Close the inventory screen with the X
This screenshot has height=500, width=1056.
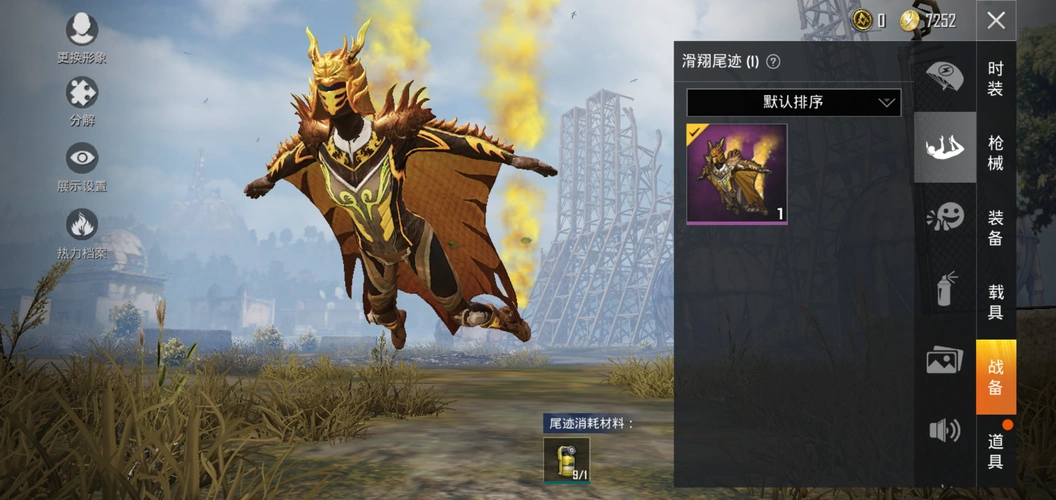[x=996, y=20]
